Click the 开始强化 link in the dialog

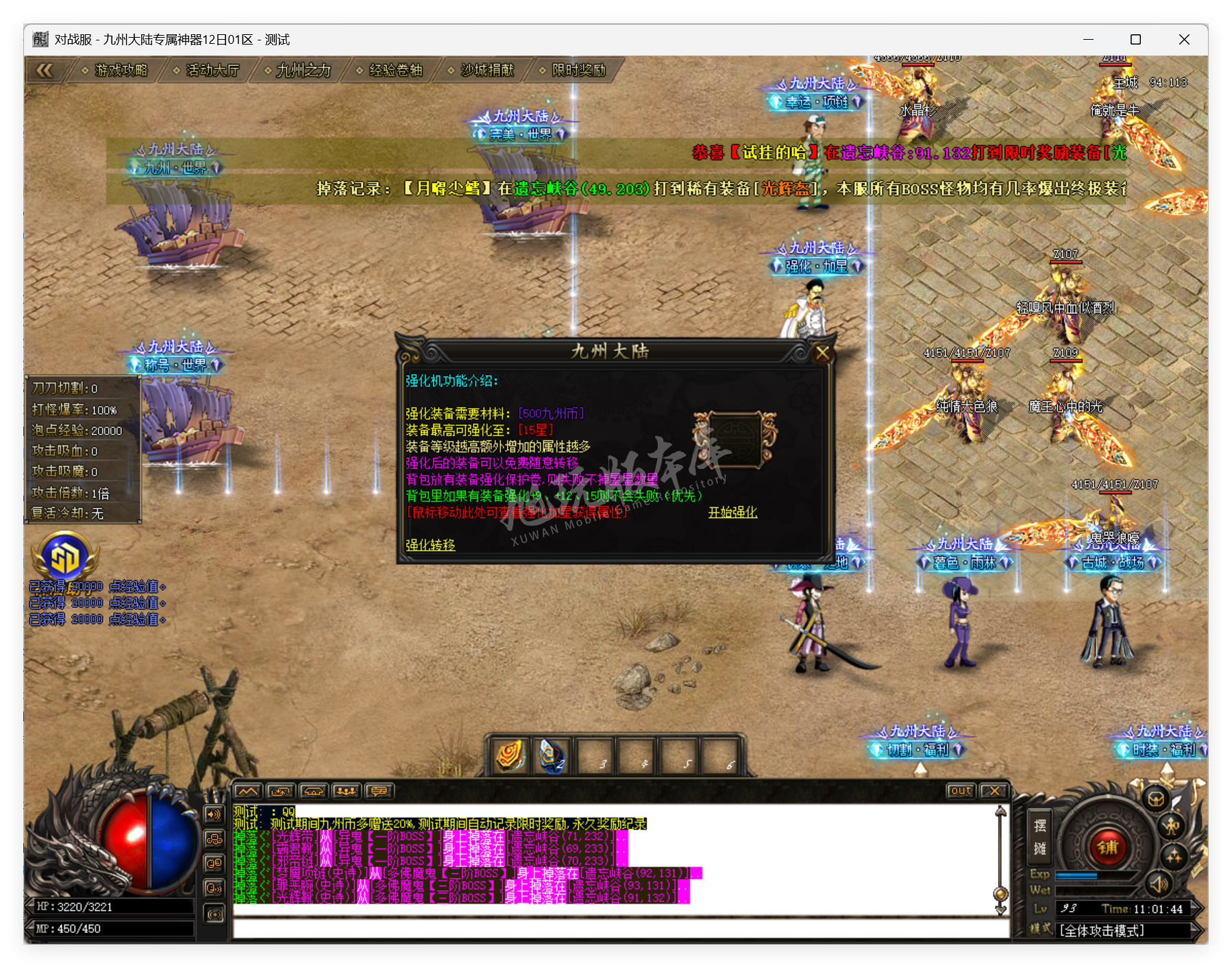(732, 513)
